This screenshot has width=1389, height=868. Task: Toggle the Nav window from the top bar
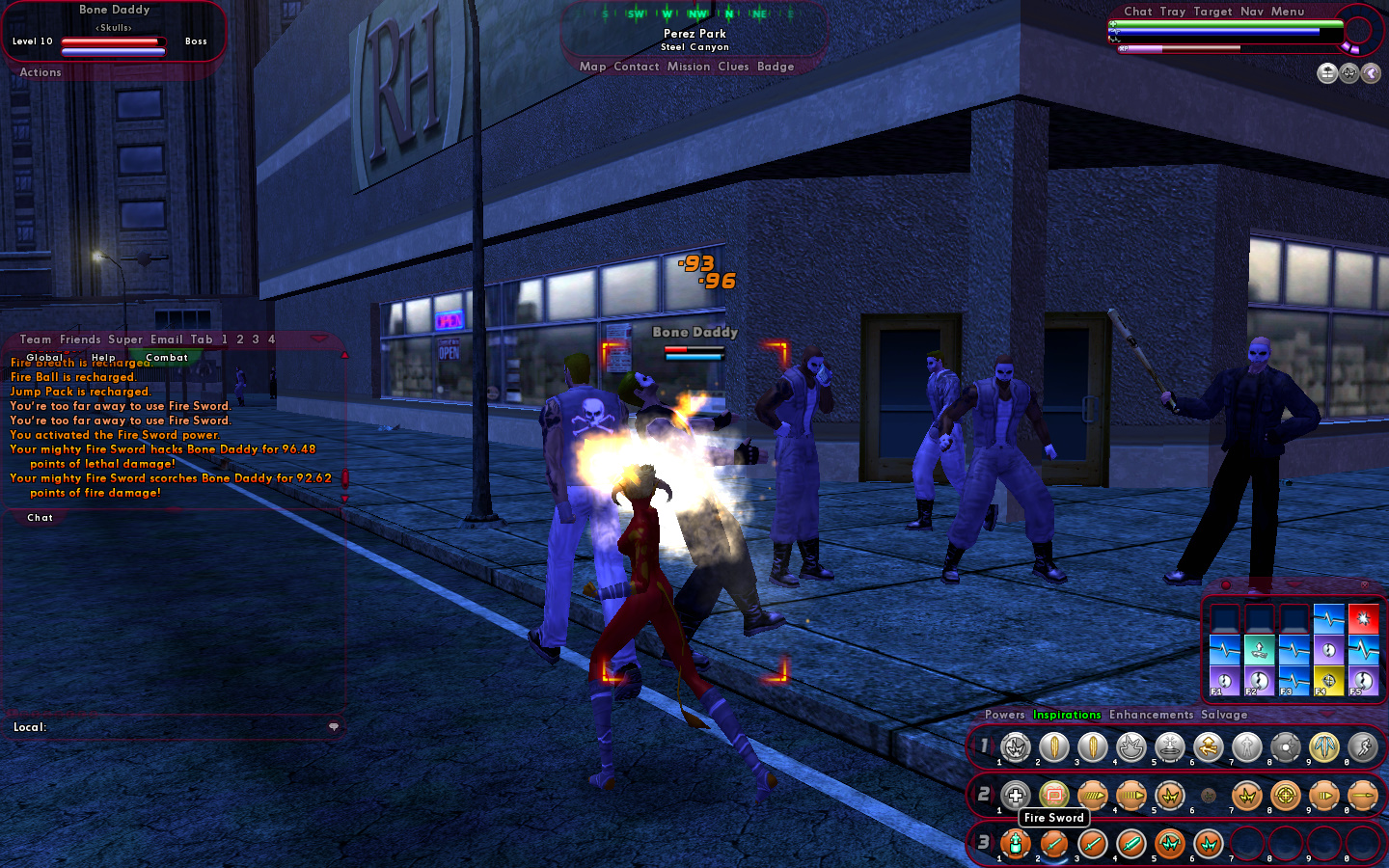click(x=1252, y=12)
